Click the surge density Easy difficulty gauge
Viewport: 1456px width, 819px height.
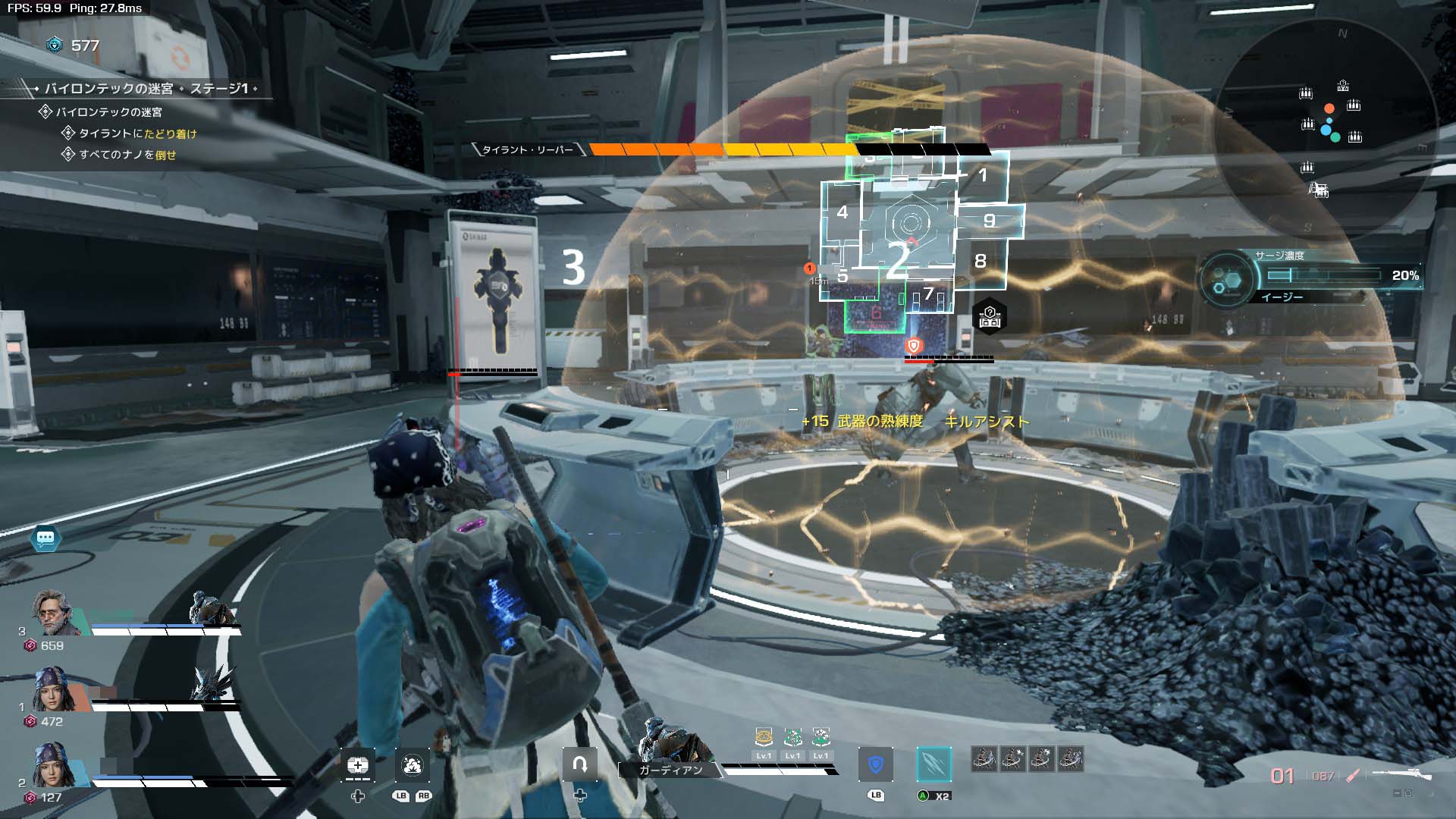1323,276
